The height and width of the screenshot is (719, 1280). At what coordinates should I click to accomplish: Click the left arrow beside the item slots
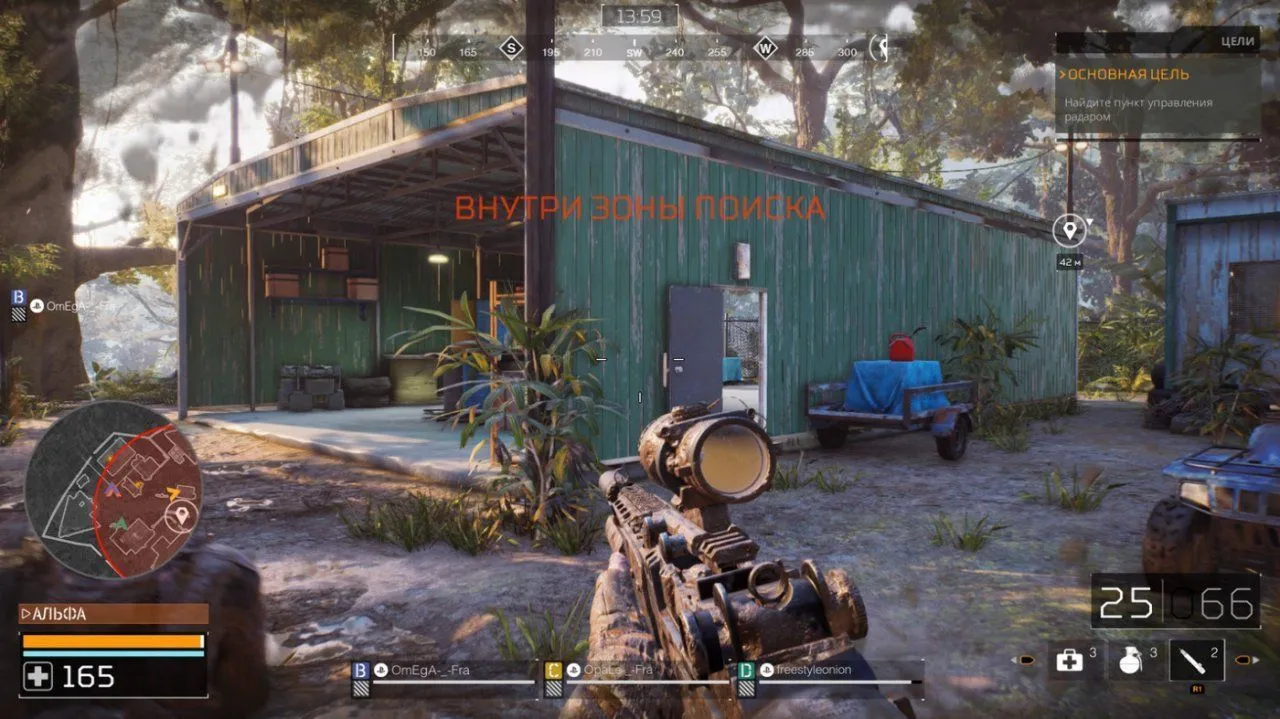tap(1025, 660)
